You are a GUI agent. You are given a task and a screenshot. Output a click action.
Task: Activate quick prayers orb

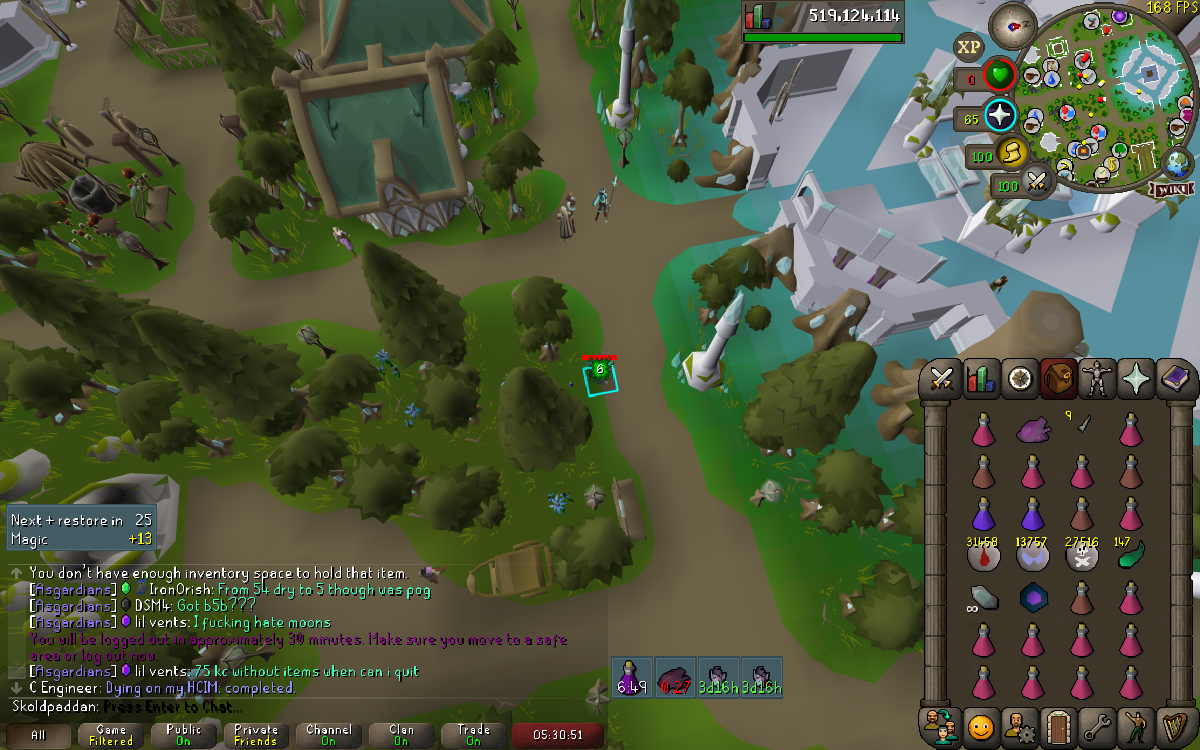[x=999, y=116]
